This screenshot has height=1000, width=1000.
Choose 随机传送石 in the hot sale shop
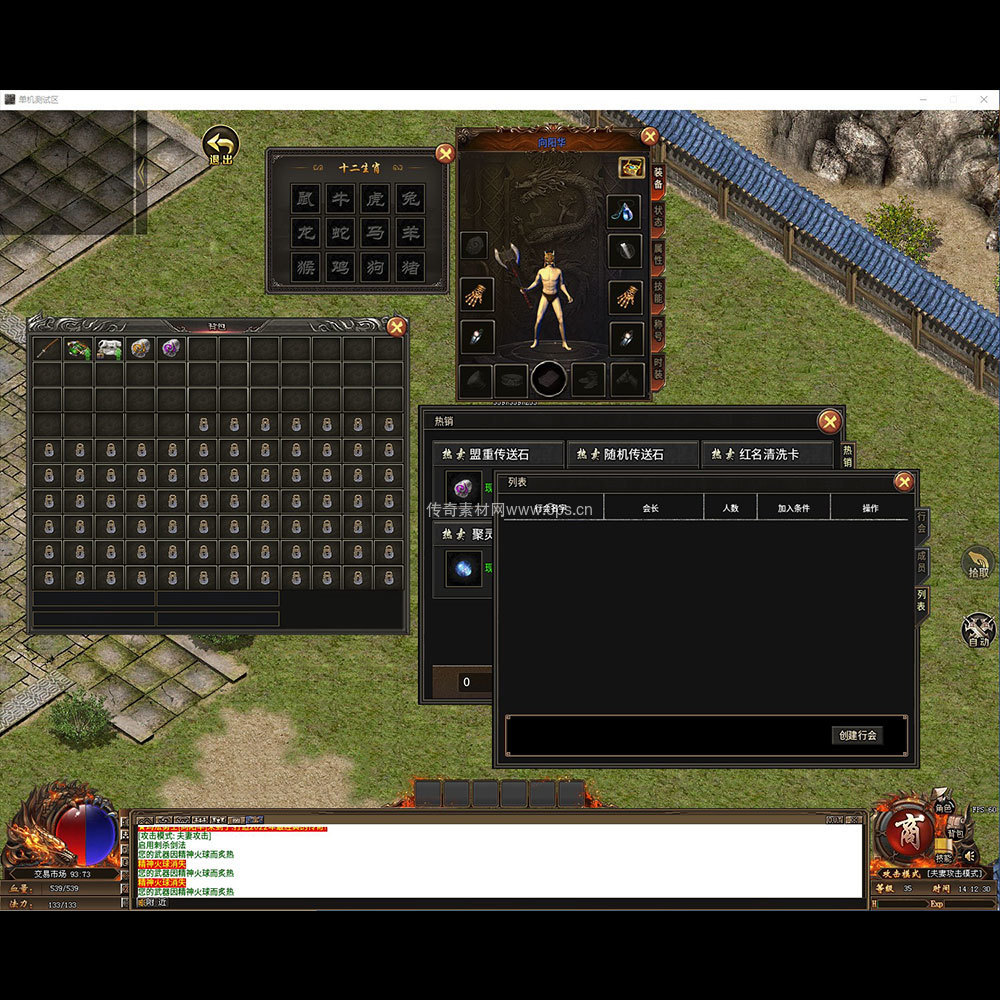pos(632,454)
